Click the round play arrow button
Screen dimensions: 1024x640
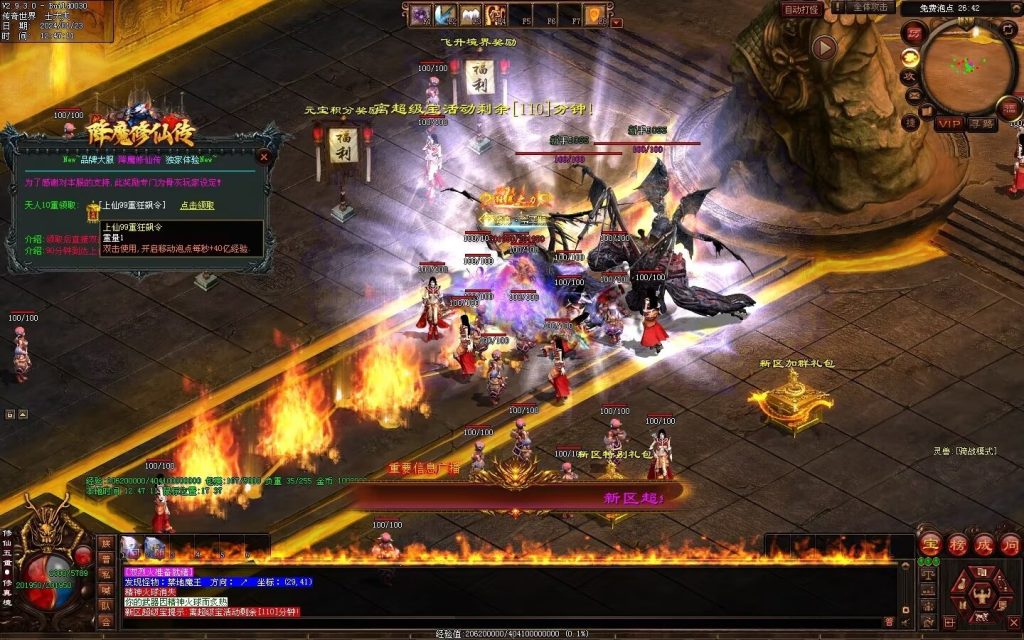coord(824,48)
